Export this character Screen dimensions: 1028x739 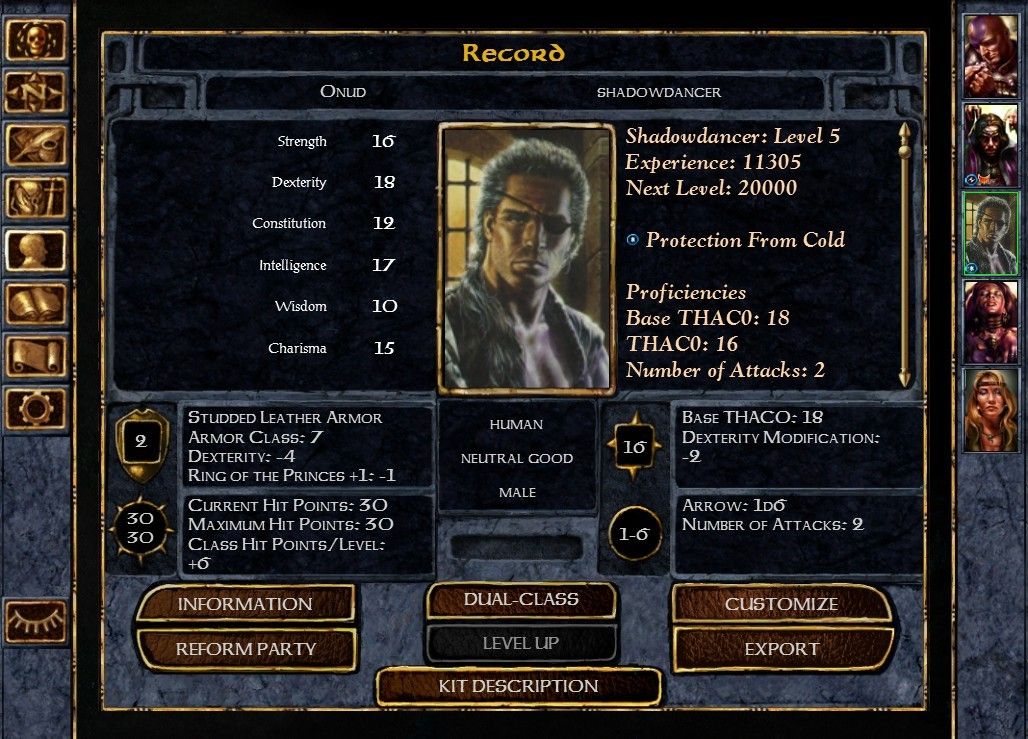(781, 649)
